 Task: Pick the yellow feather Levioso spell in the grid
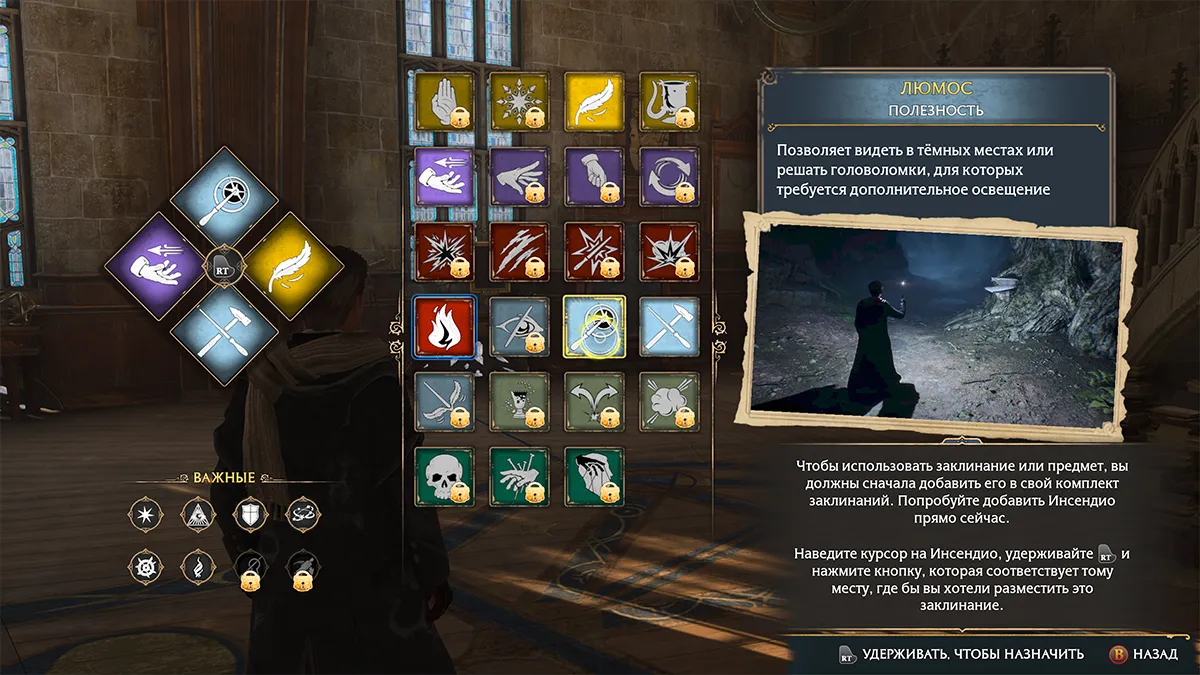[x=594, y=101]
